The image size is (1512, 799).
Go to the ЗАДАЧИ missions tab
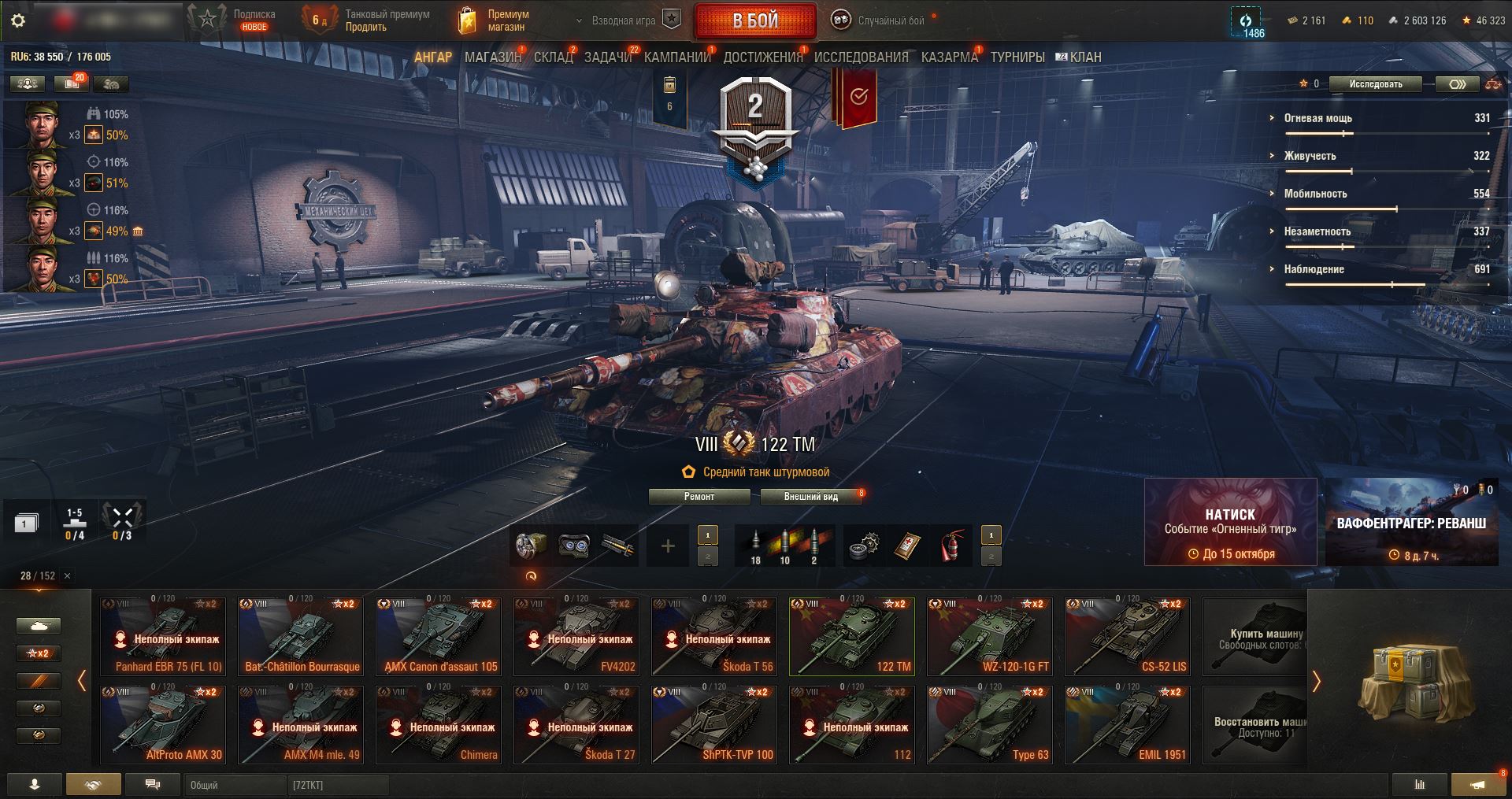(608, 57)
